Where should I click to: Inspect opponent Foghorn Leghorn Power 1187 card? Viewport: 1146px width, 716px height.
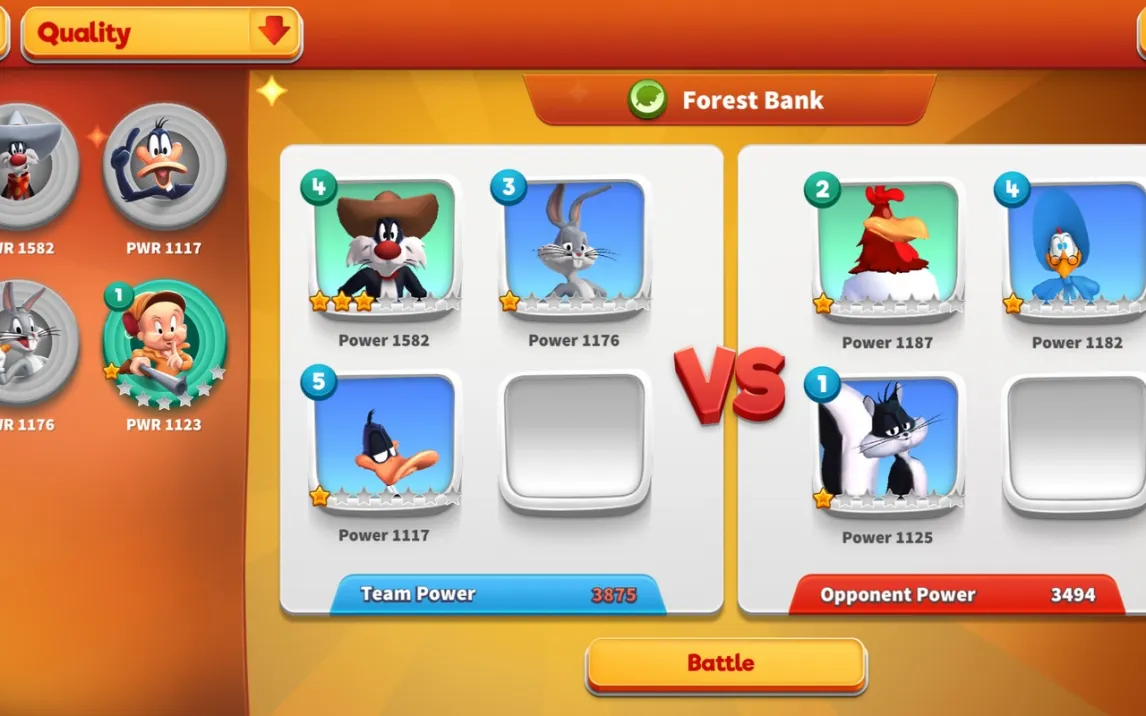888,244
